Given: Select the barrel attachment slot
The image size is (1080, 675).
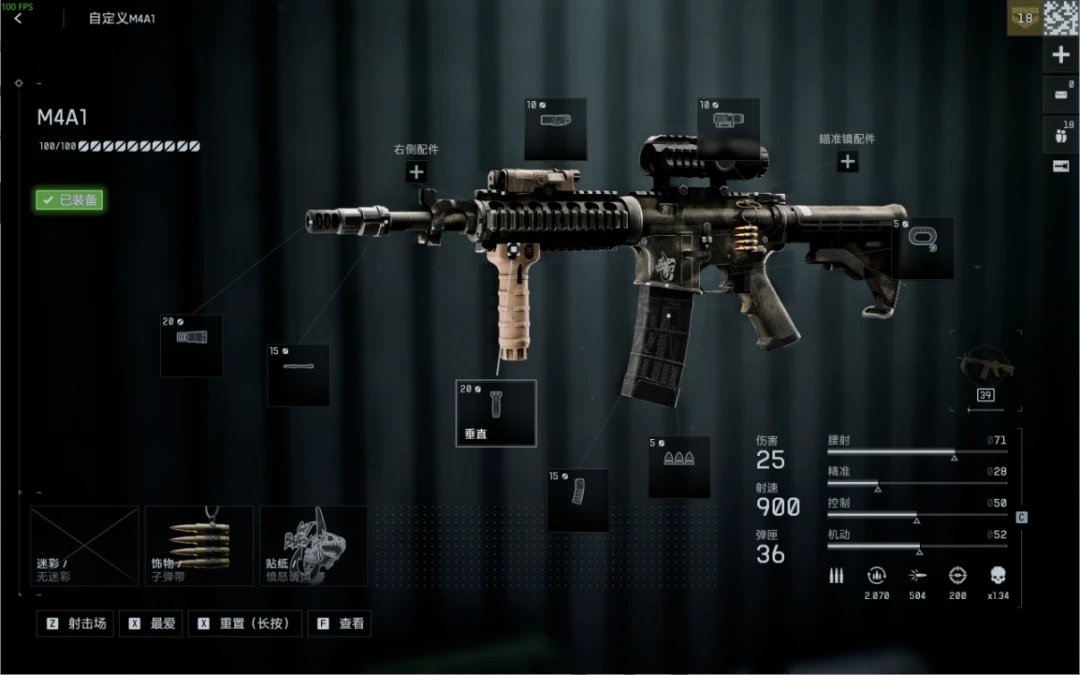Looking at the screenshot, I should pos(298,375).
